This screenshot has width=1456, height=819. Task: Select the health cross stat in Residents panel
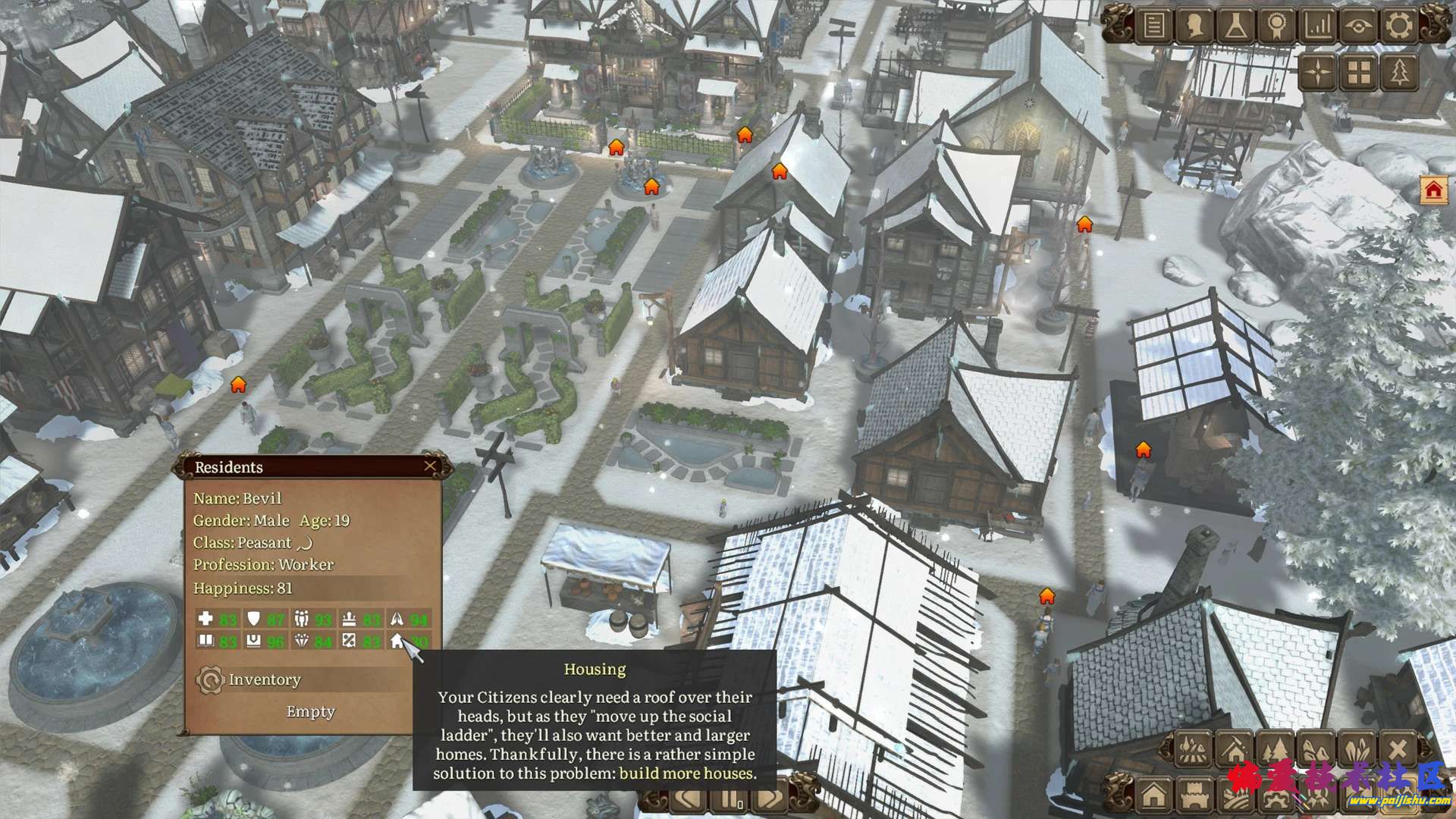205,619
